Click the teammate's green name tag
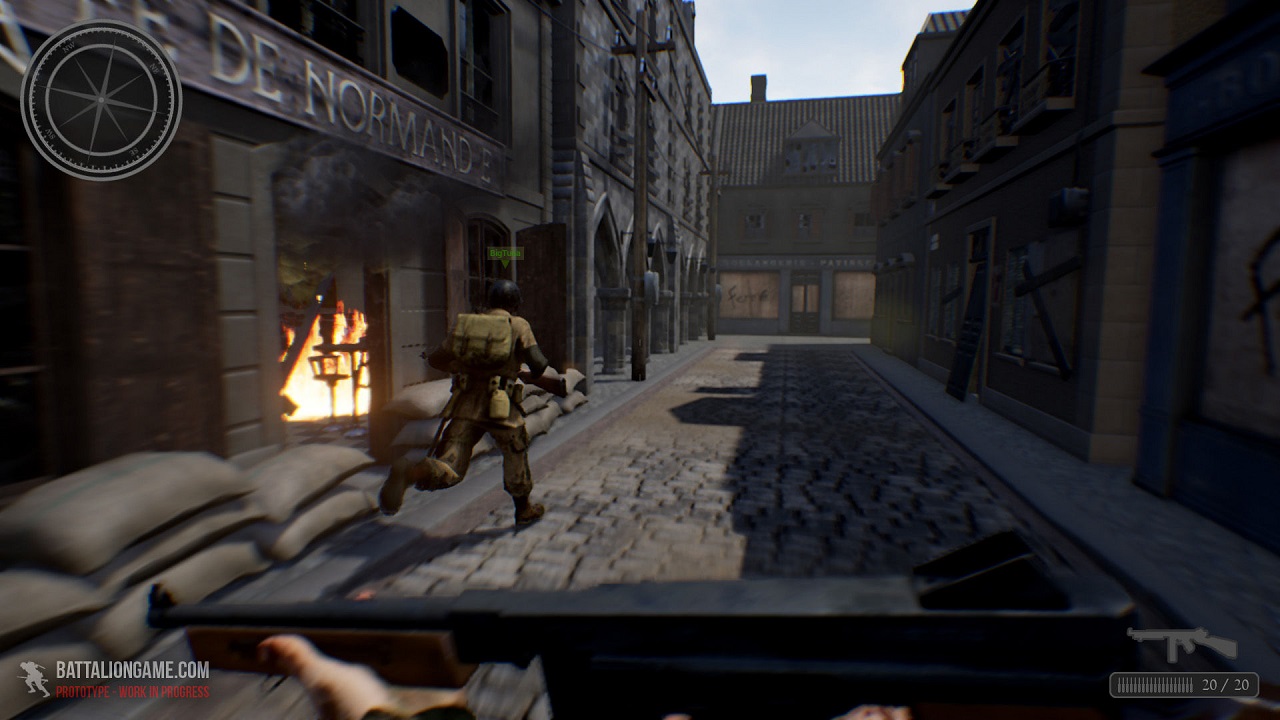The height and width of the screenshot is (720, 1280). point(506,254)
